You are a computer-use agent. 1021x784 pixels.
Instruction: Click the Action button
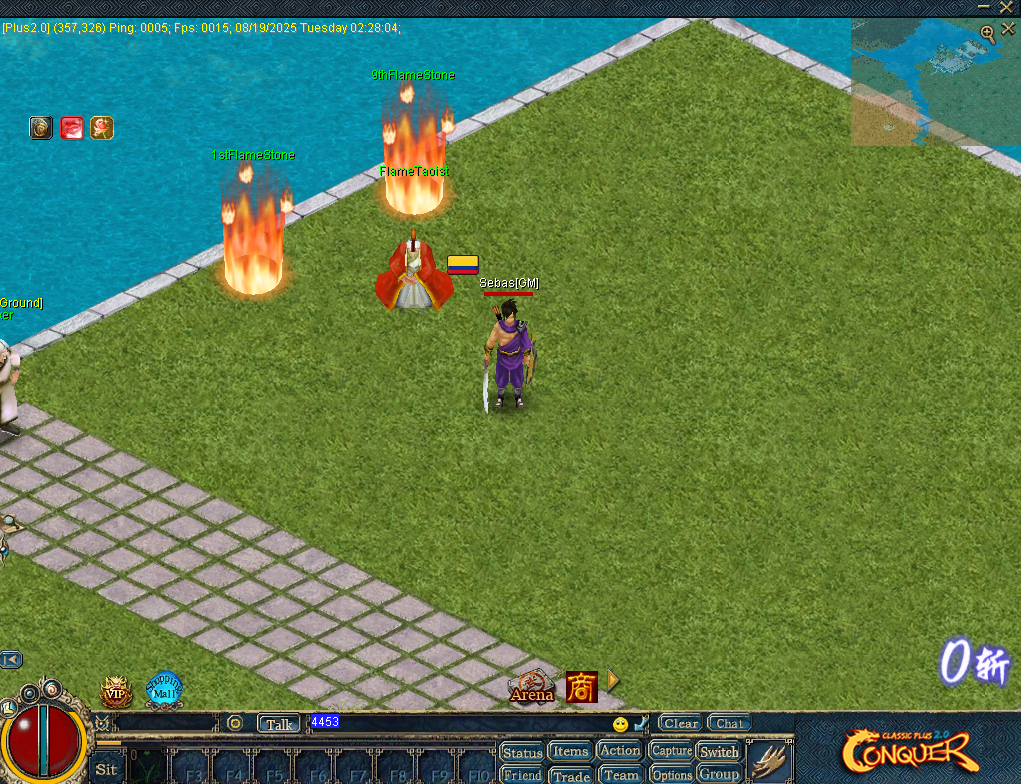coord(619,750)
